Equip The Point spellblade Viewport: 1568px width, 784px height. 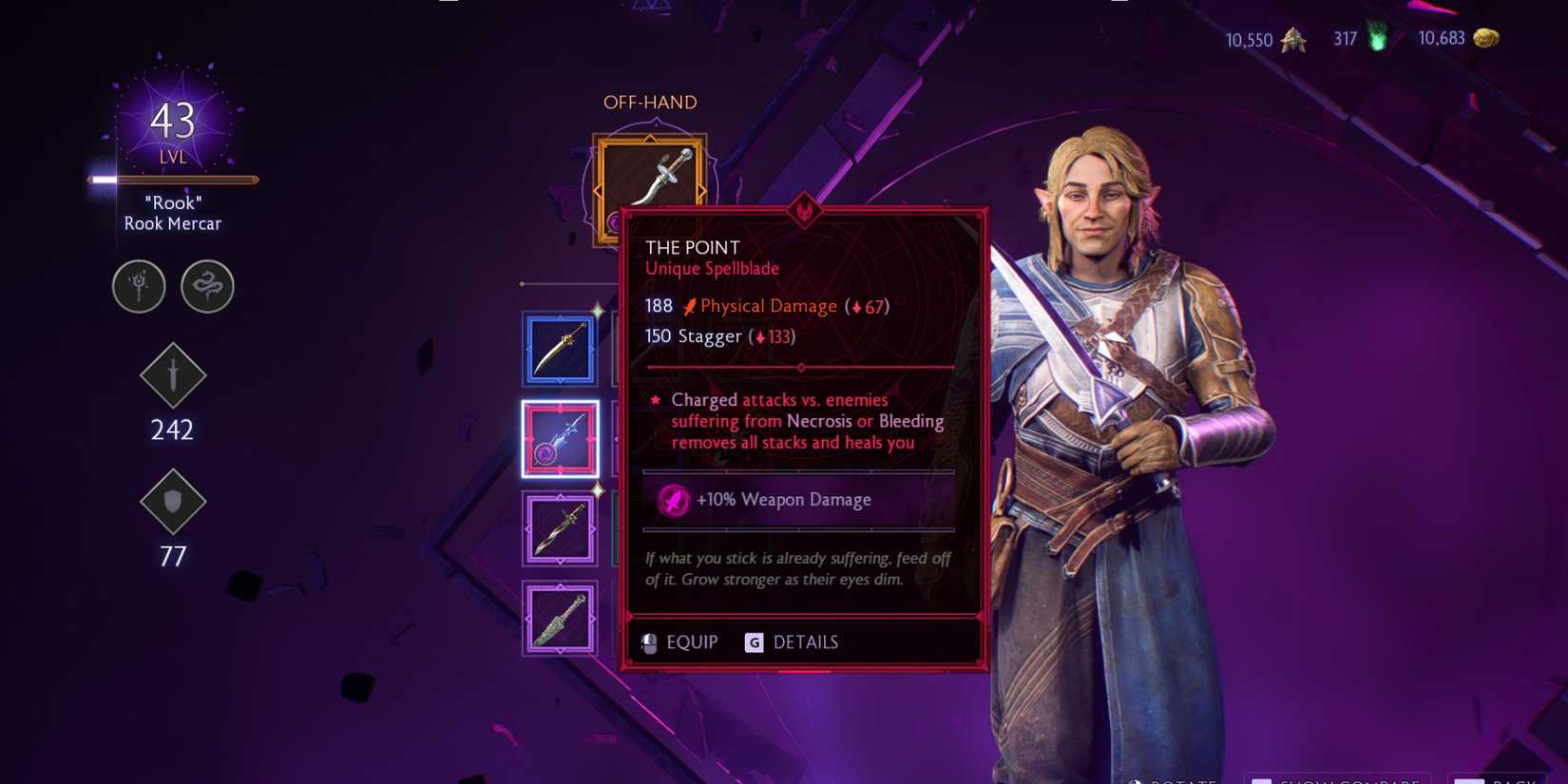694,641
